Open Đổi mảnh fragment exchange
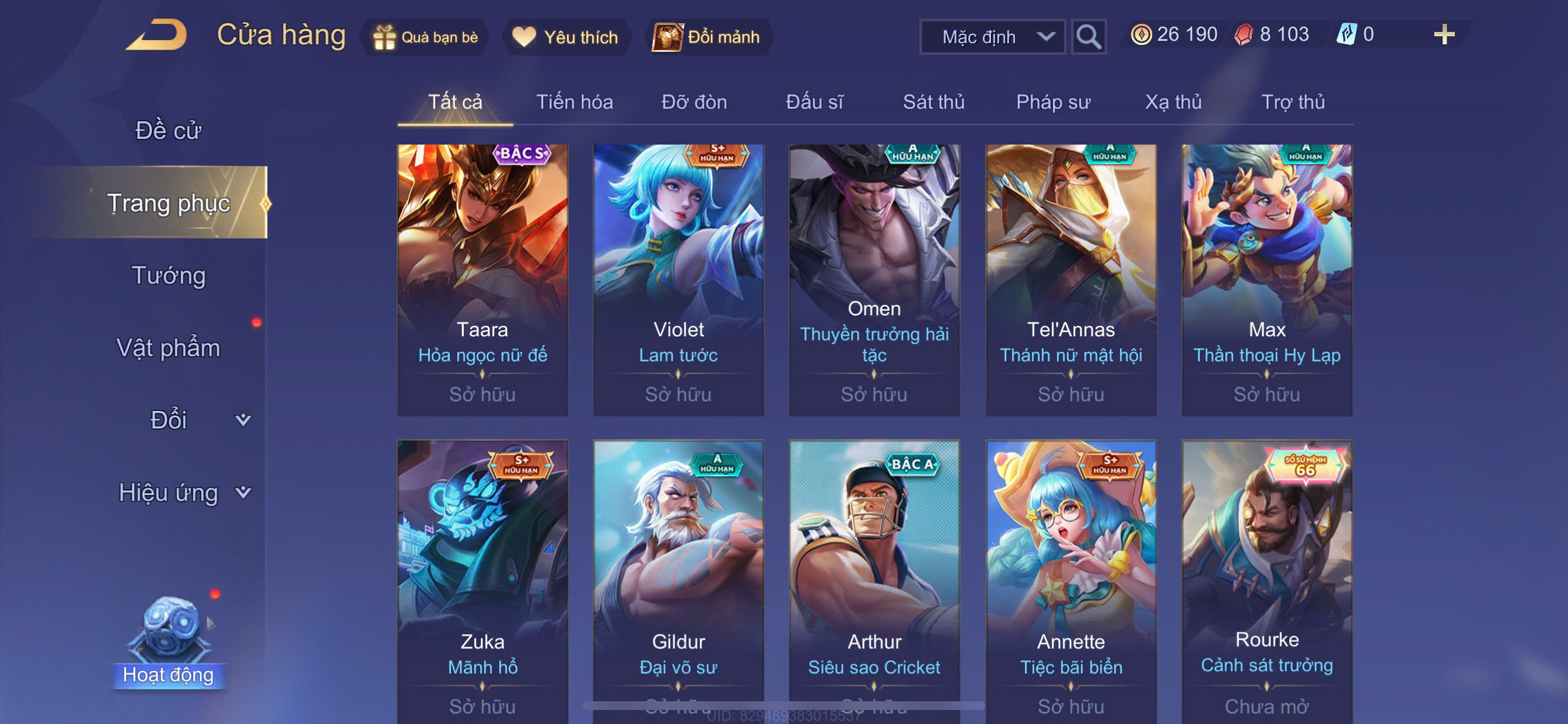This screenshot has height=724, width=1568. click(x=706, y=37)
